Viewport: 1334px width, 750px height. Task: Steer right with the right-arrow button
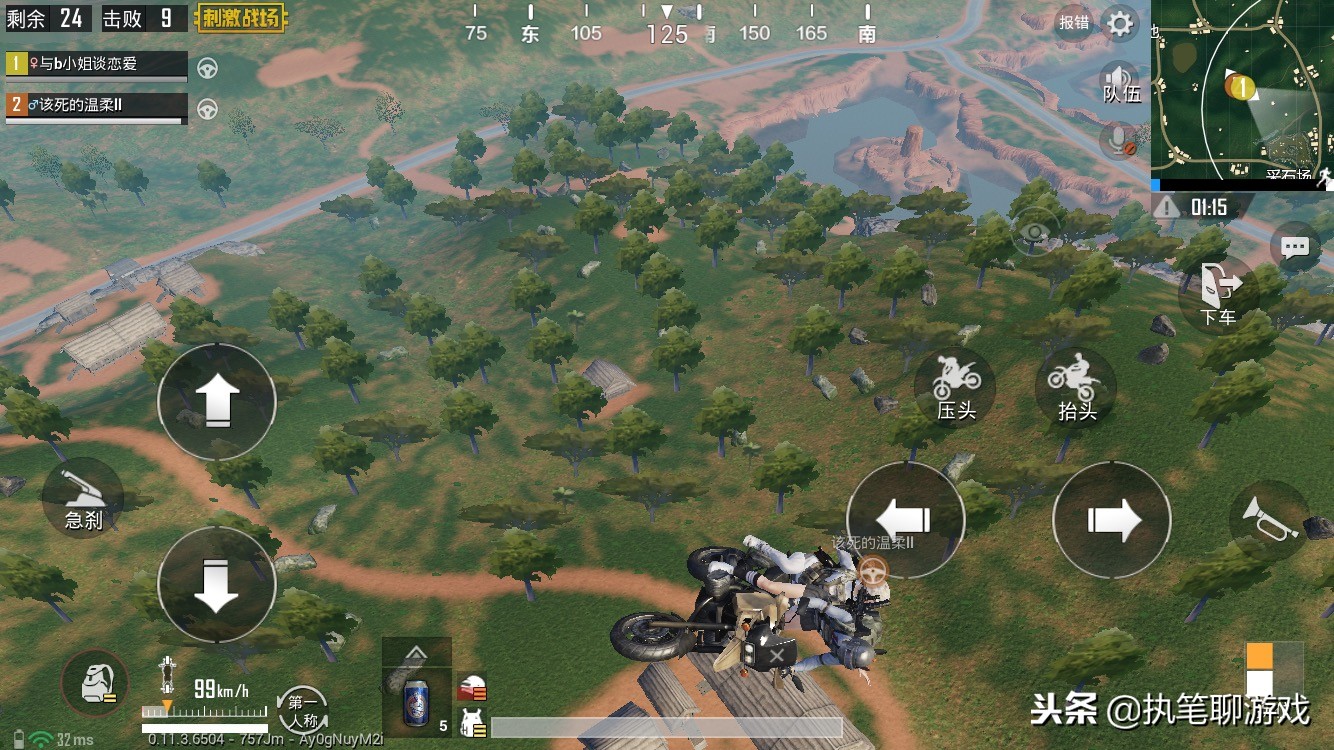point(1112,520)
